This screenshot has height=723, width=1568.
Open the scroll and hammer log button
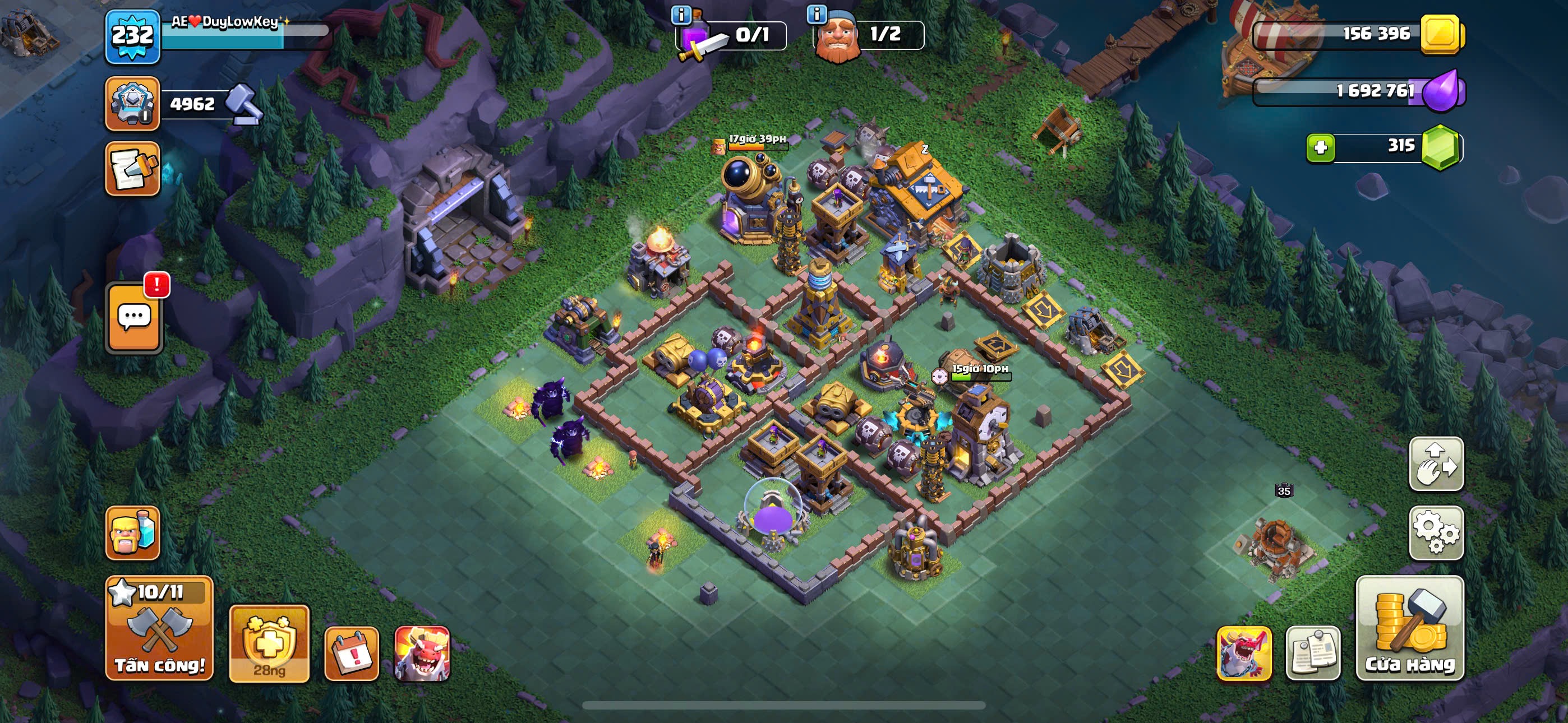(132, 169)
